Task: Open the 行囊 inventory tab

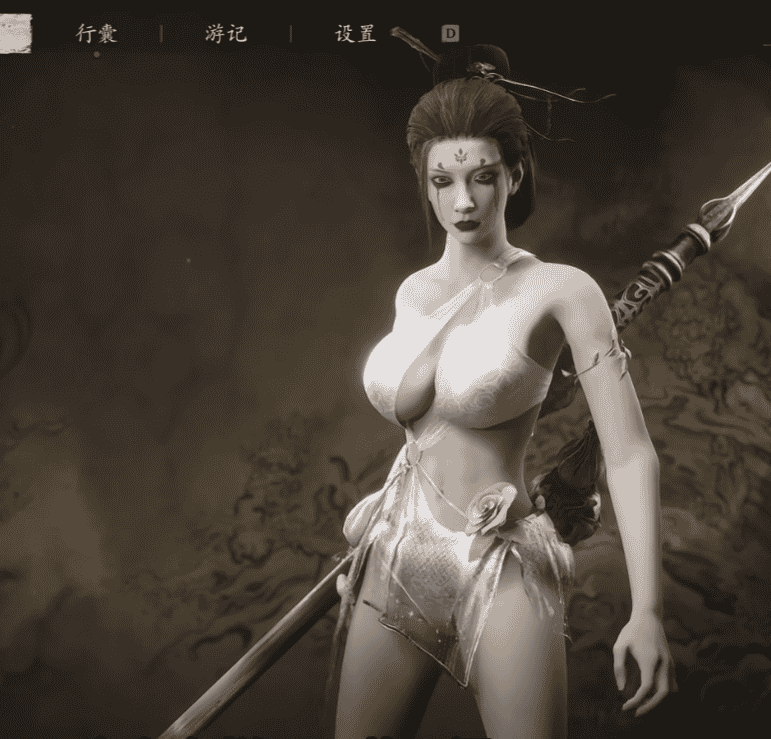Action: (97, 34)
